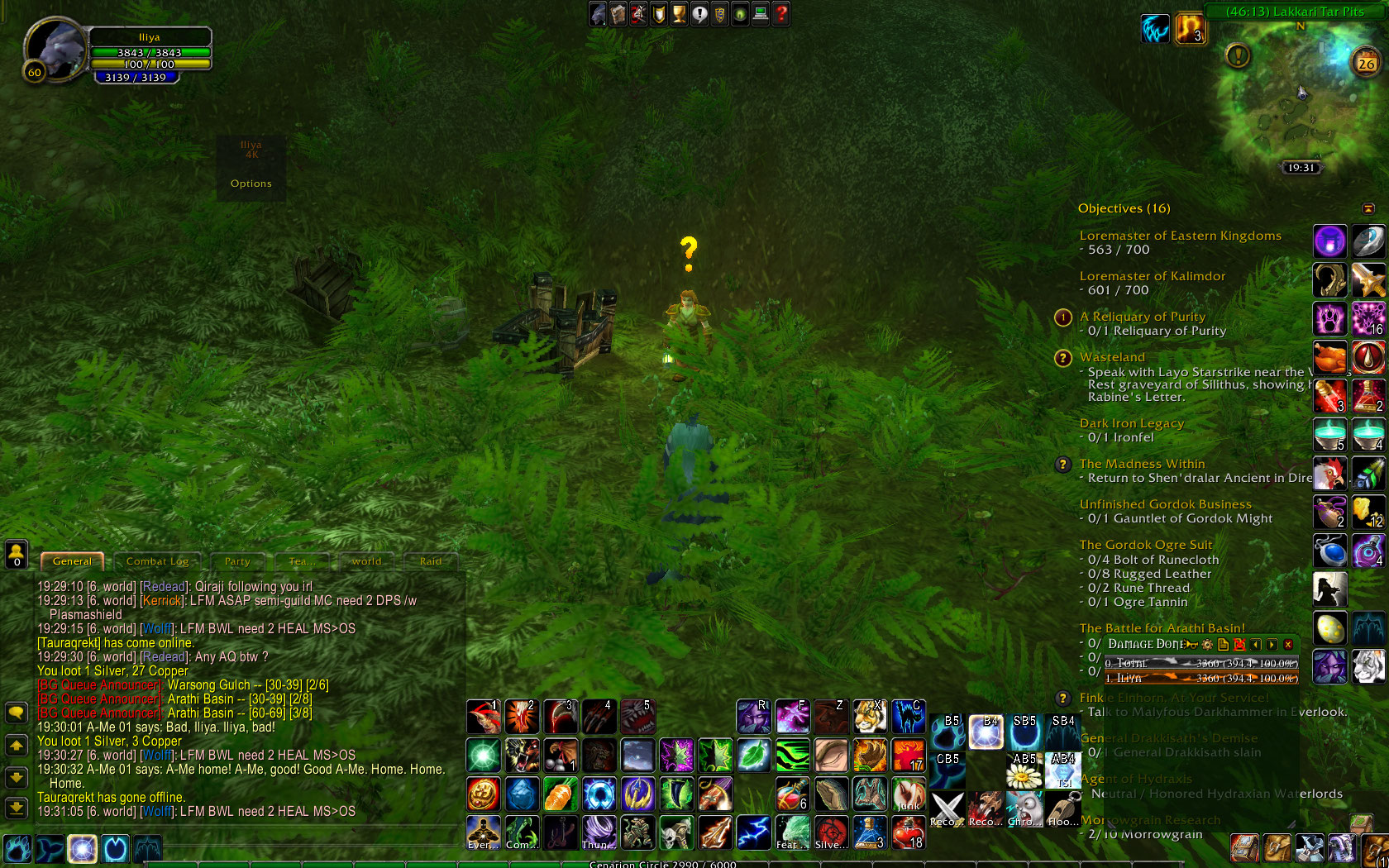Click Iliya's blue experience bar
Image resolution: width=1389 pixels, height=868 pixels.
(x=138, y=76)
